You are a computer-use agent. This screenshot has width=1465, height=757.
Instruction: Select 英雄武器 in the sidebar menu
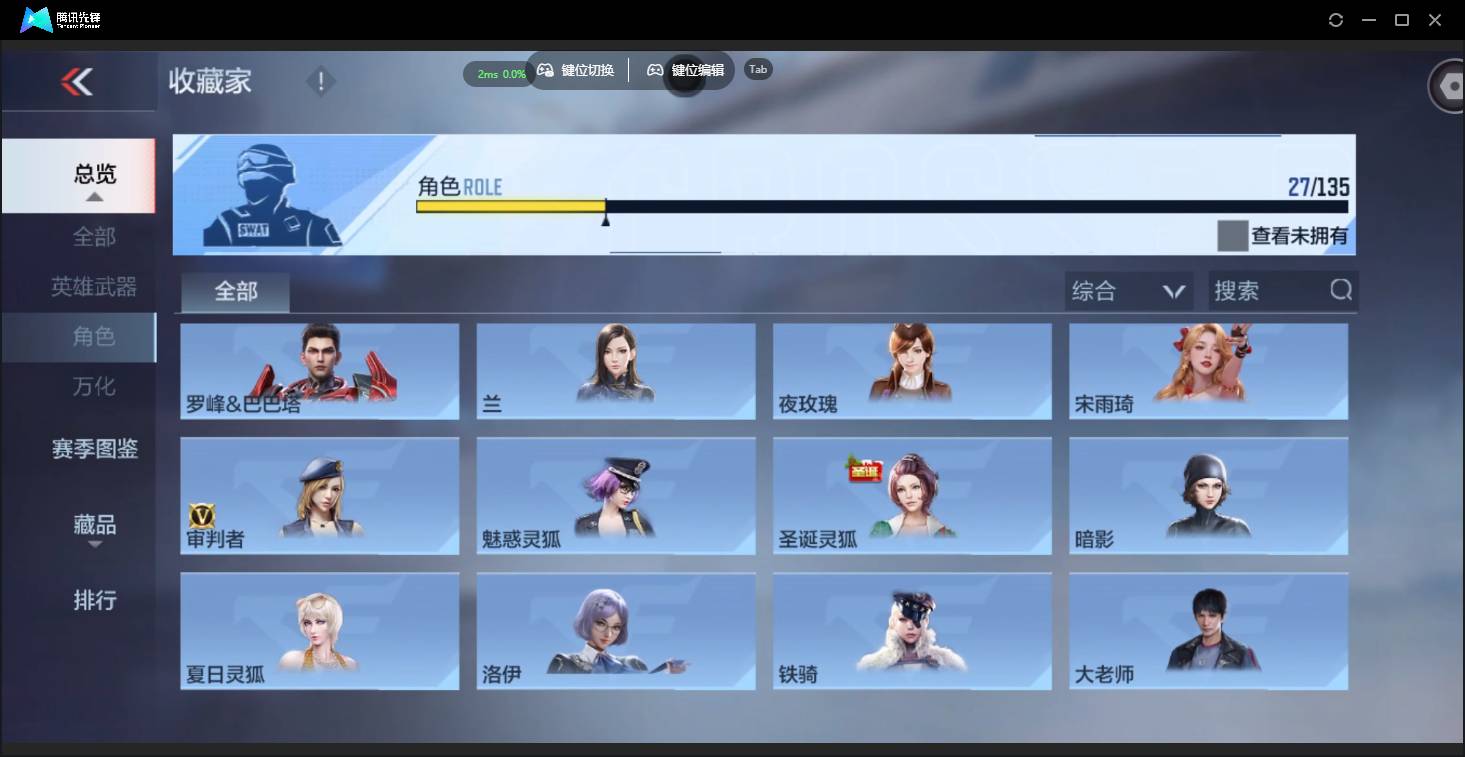94,287
